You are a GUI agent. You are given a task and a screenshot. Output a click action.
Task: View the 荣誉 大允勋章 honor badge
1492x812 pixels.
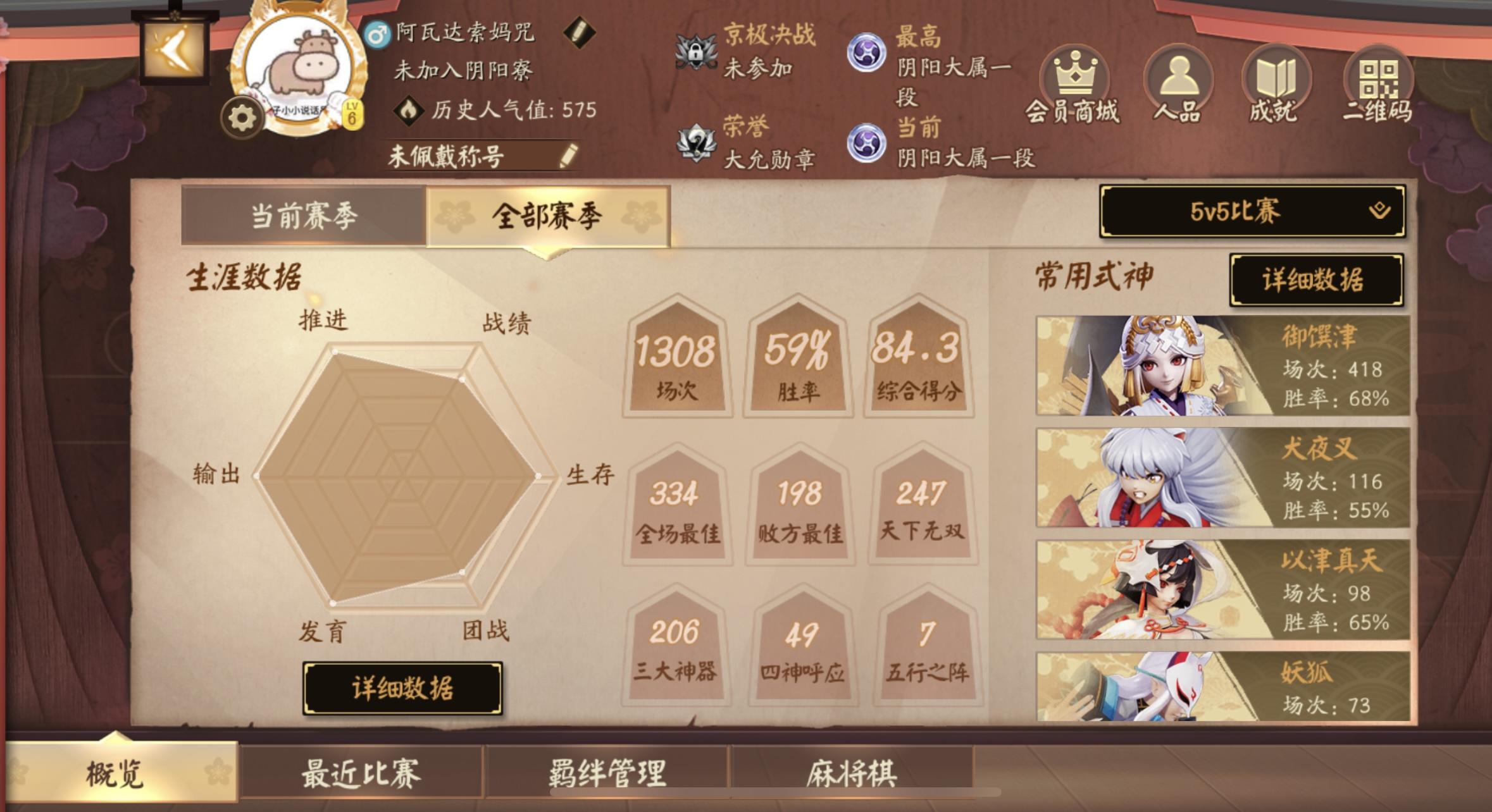coord(694,142)
